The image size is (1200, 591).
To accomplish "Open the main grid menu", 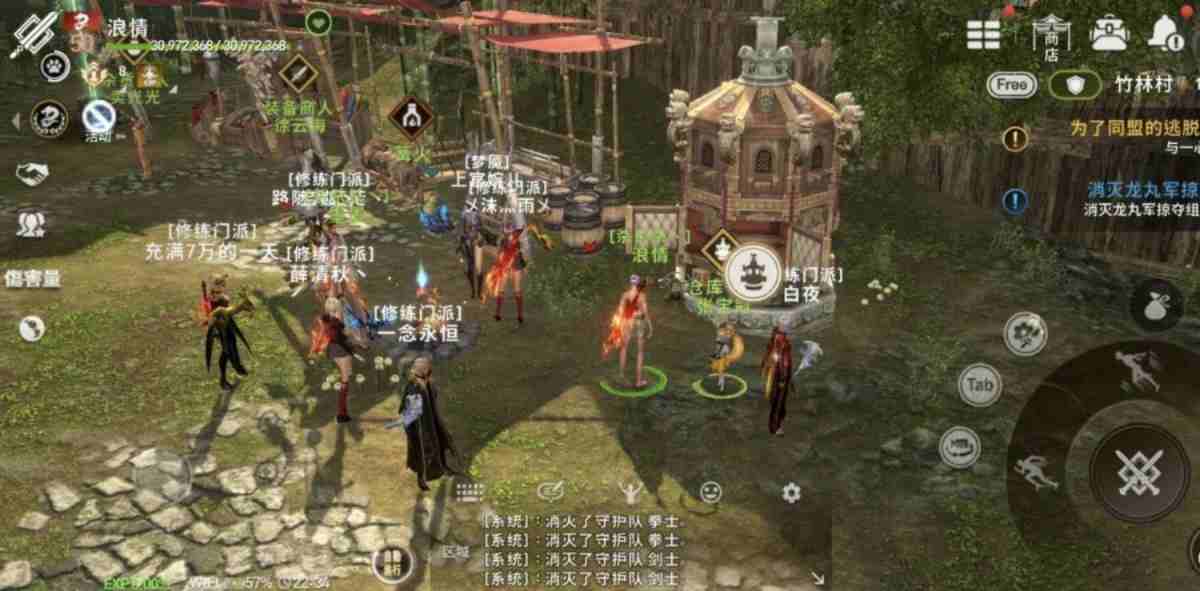I will tap(984, 34).
